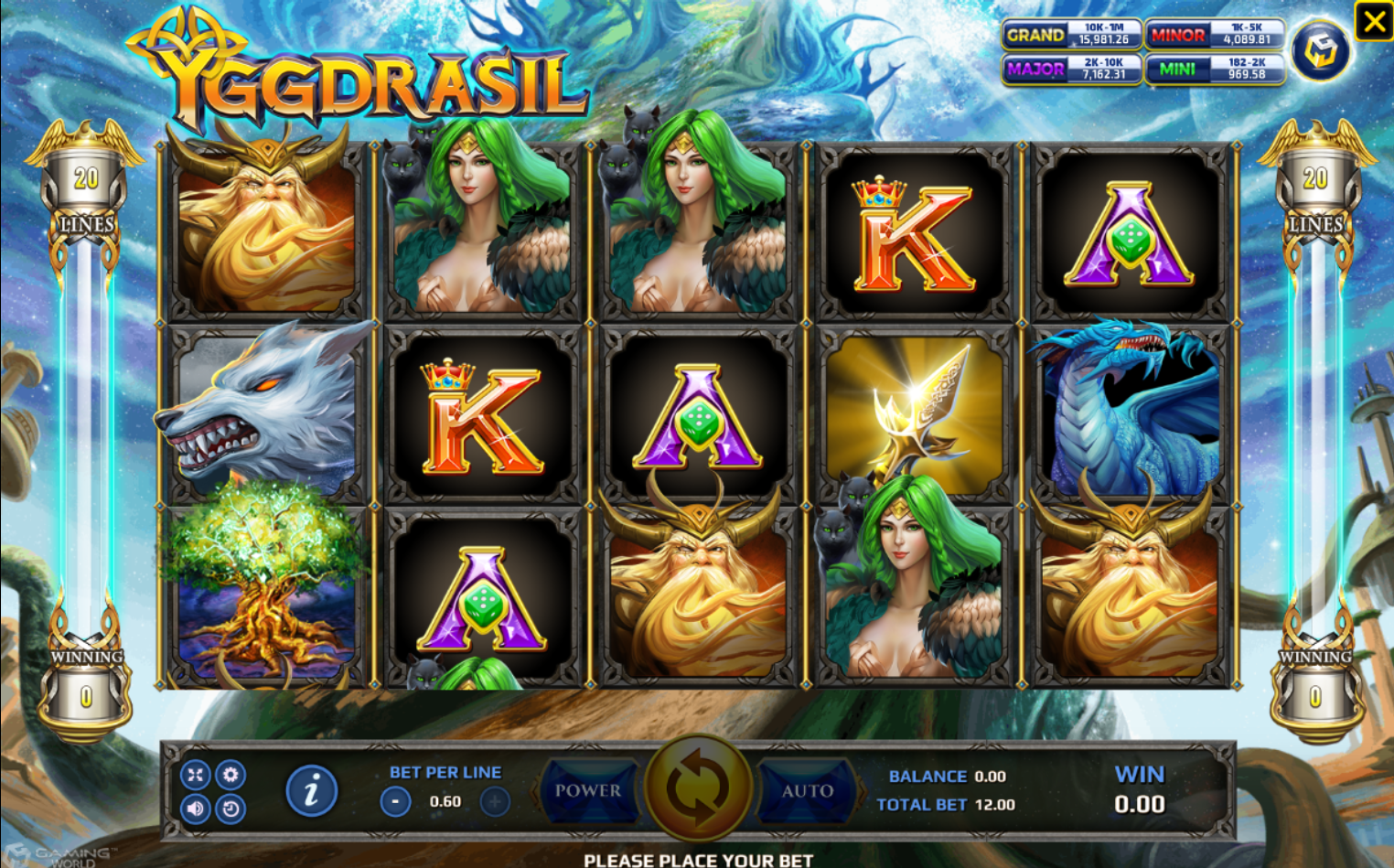Open the MAJOR jackpot panel

tap(1071, 70)
